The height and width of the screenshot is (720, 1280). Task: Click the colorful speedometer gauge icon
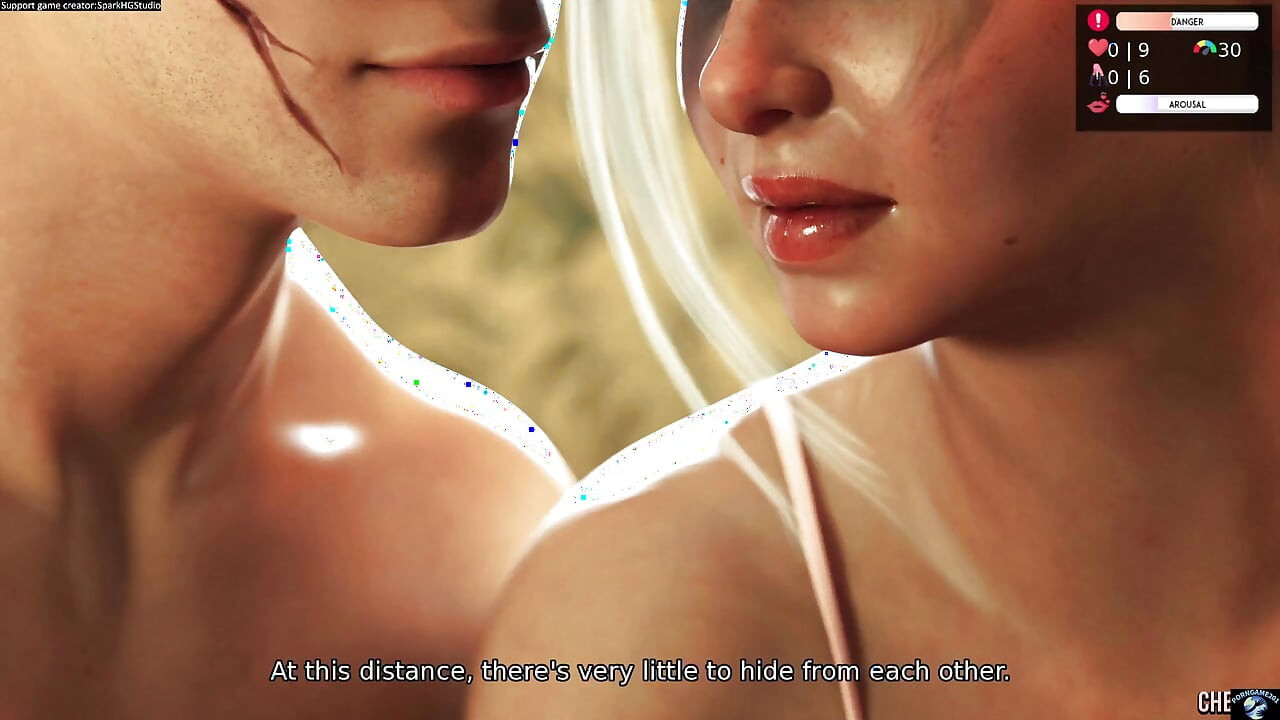click(1203, 48)
